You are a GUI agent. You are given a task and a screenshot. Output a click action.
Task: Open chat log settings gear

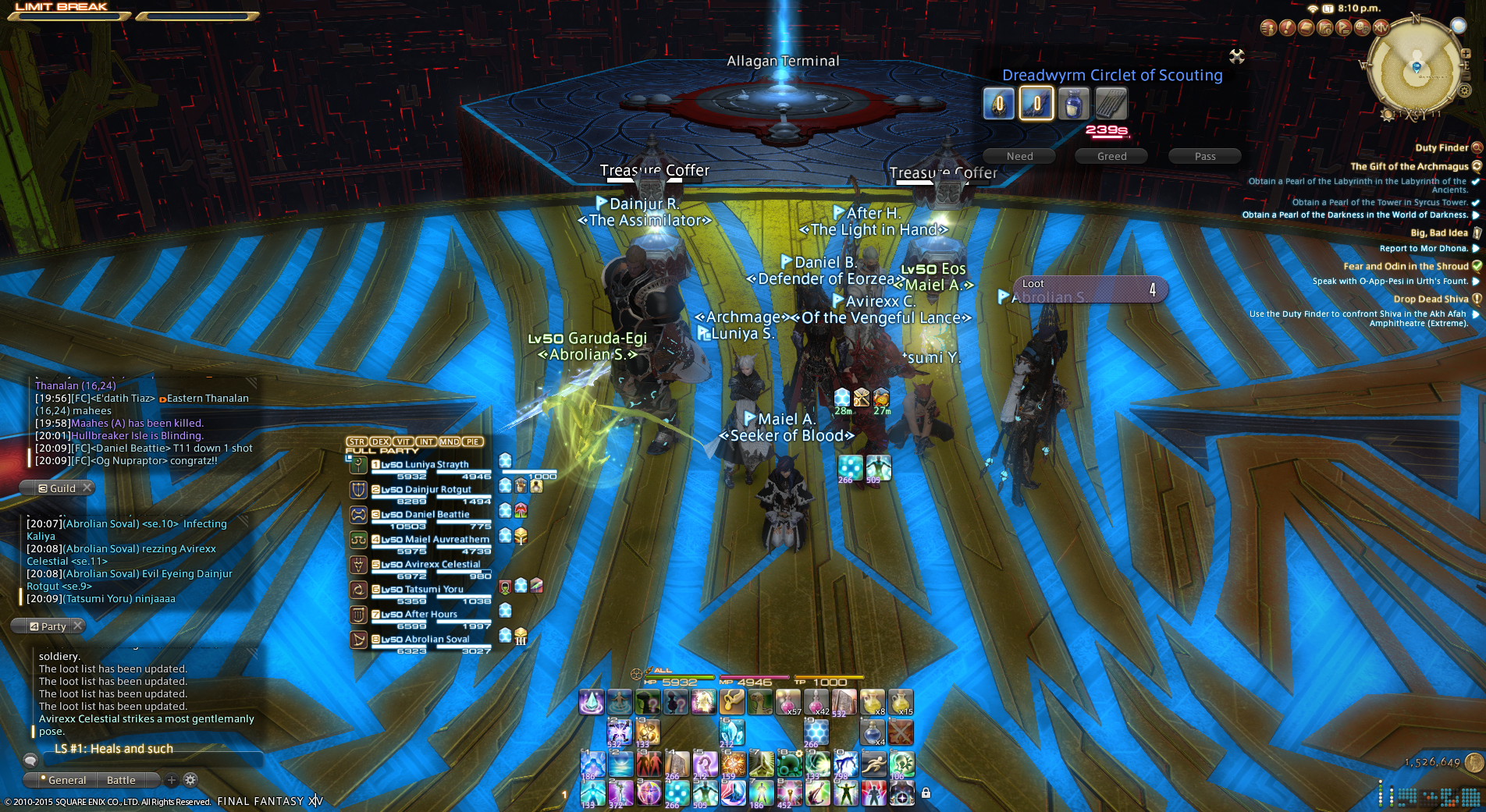point(190,780)
